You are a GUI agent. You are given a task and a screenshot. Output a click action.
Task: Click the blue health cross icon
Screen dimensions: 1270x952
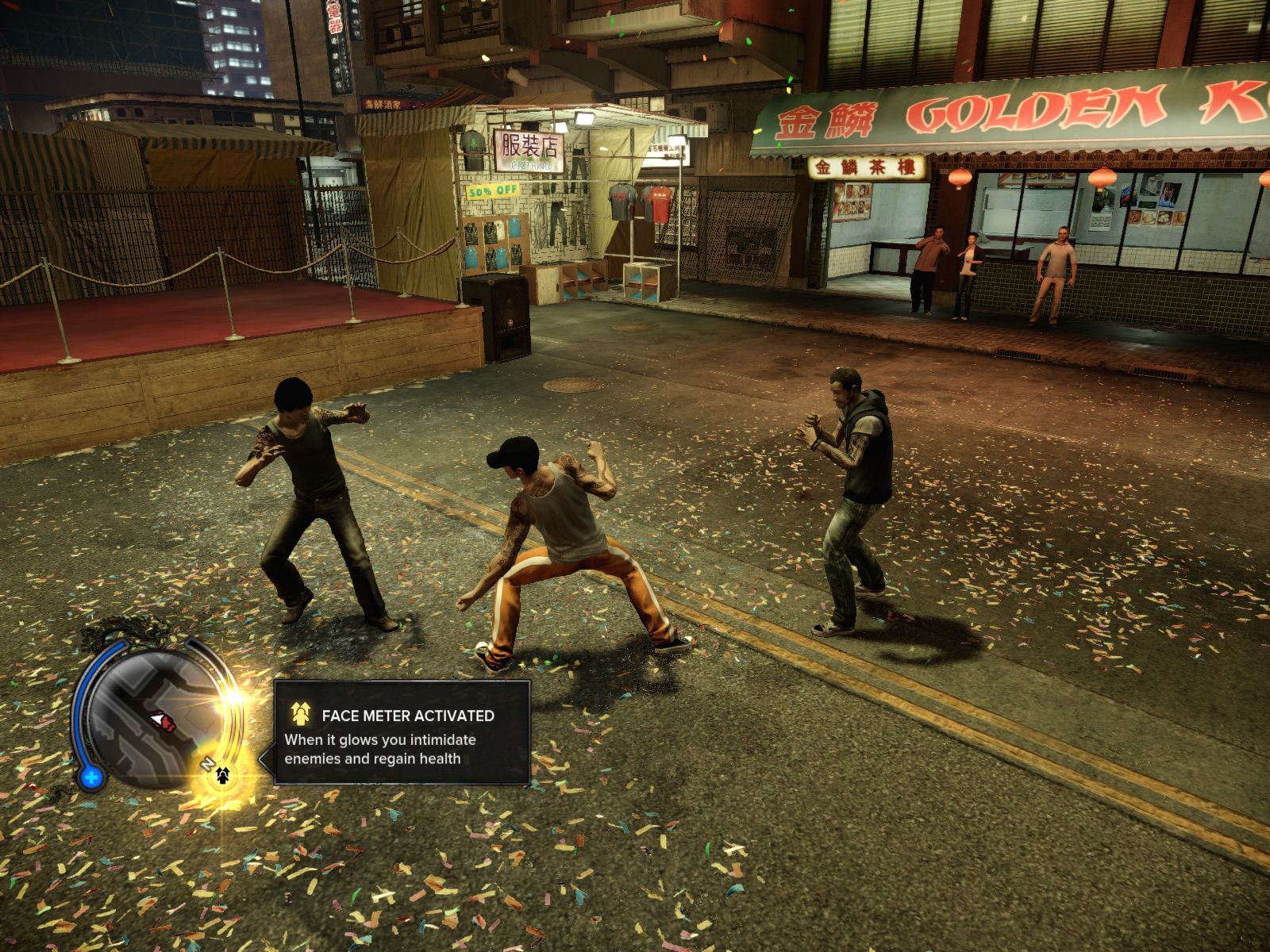(91, 777)
